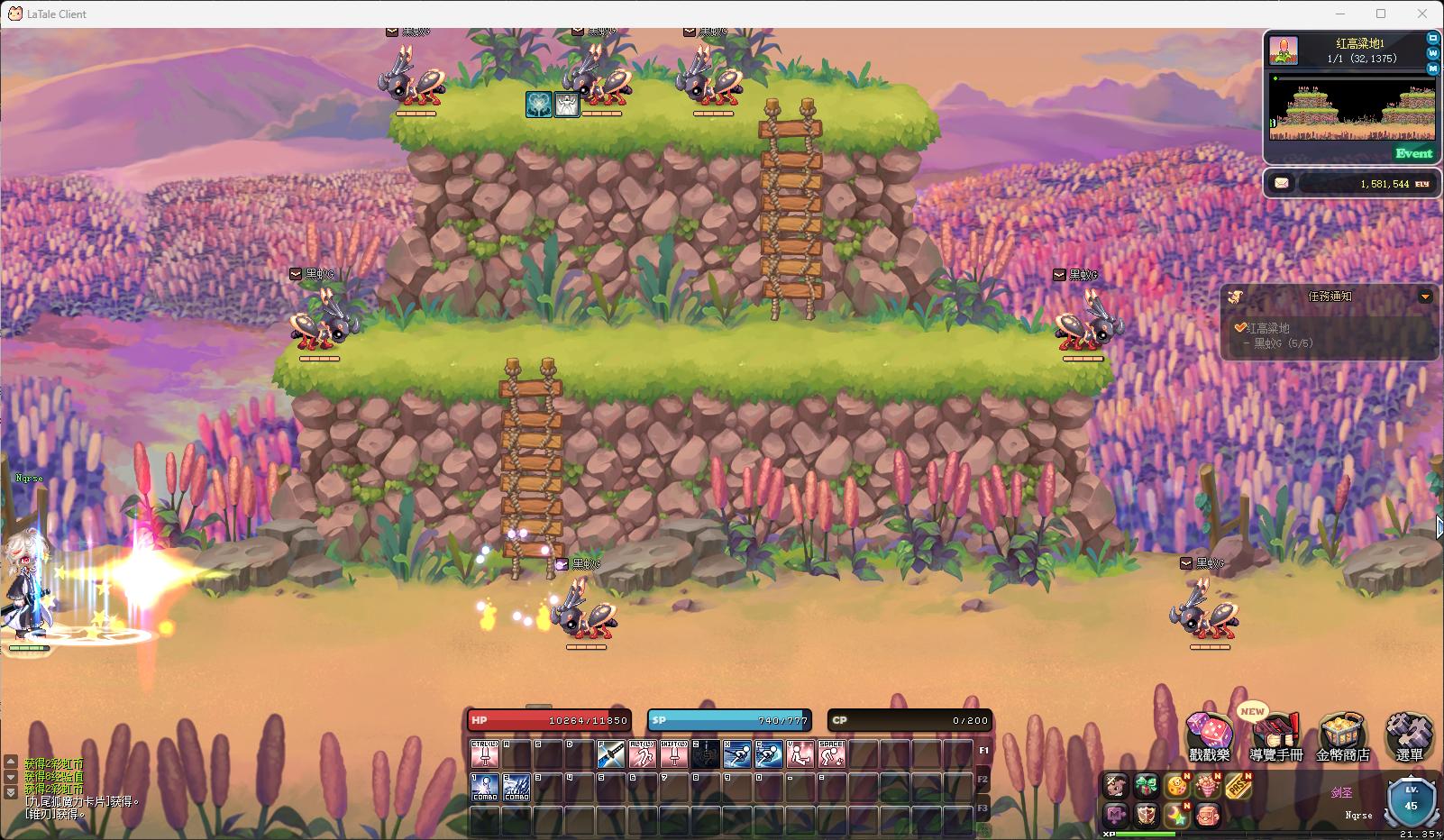Click the Event button under the minimap
This screenshot has height=840, width=1444.
point(1413,153)
